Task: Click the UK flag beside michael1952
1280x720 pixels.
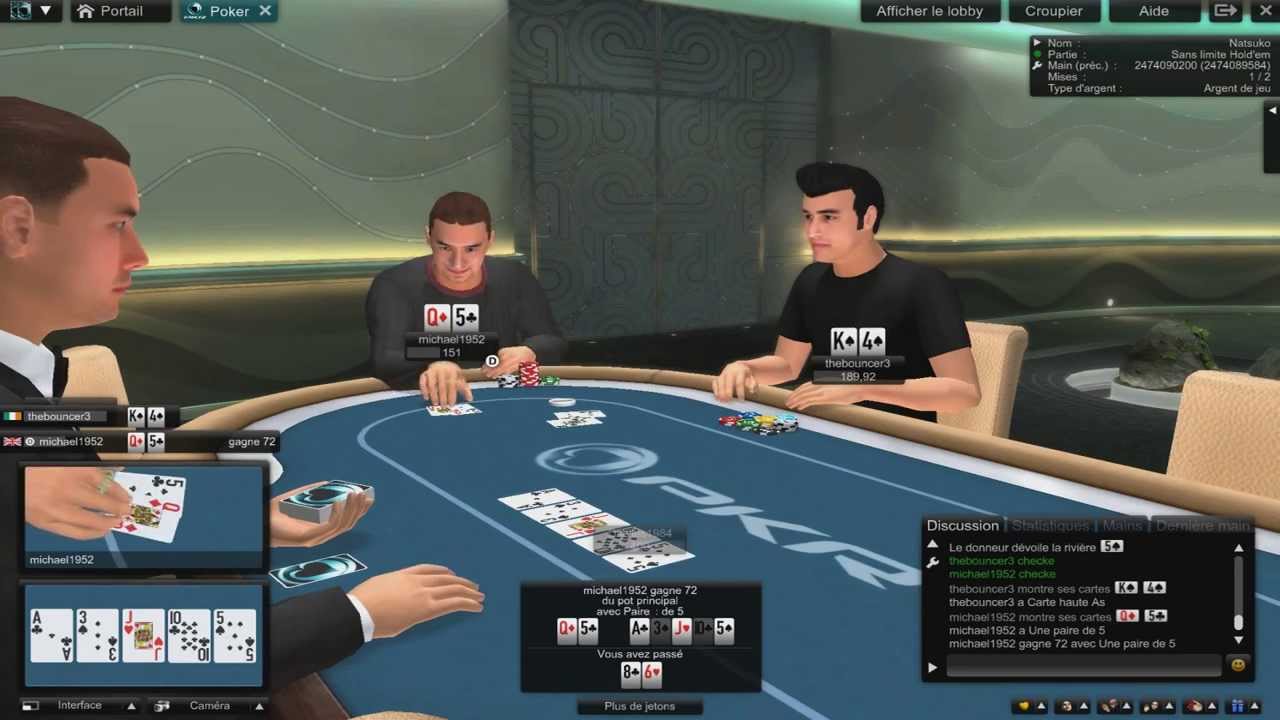Action: pos(13,441)
